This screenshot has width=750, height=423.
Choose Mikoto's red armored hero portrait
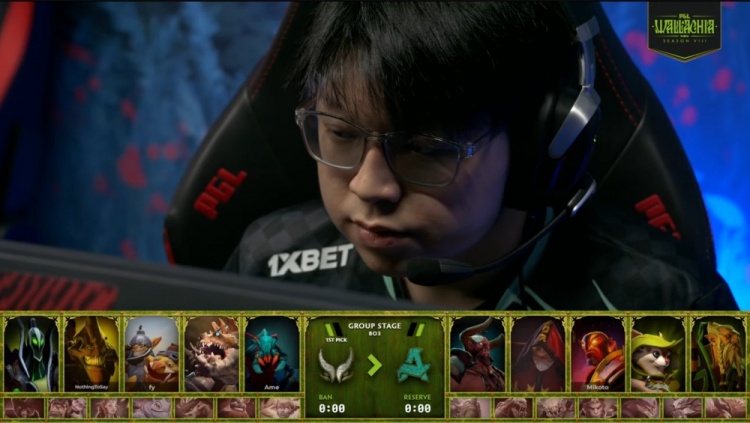(598, 354)
